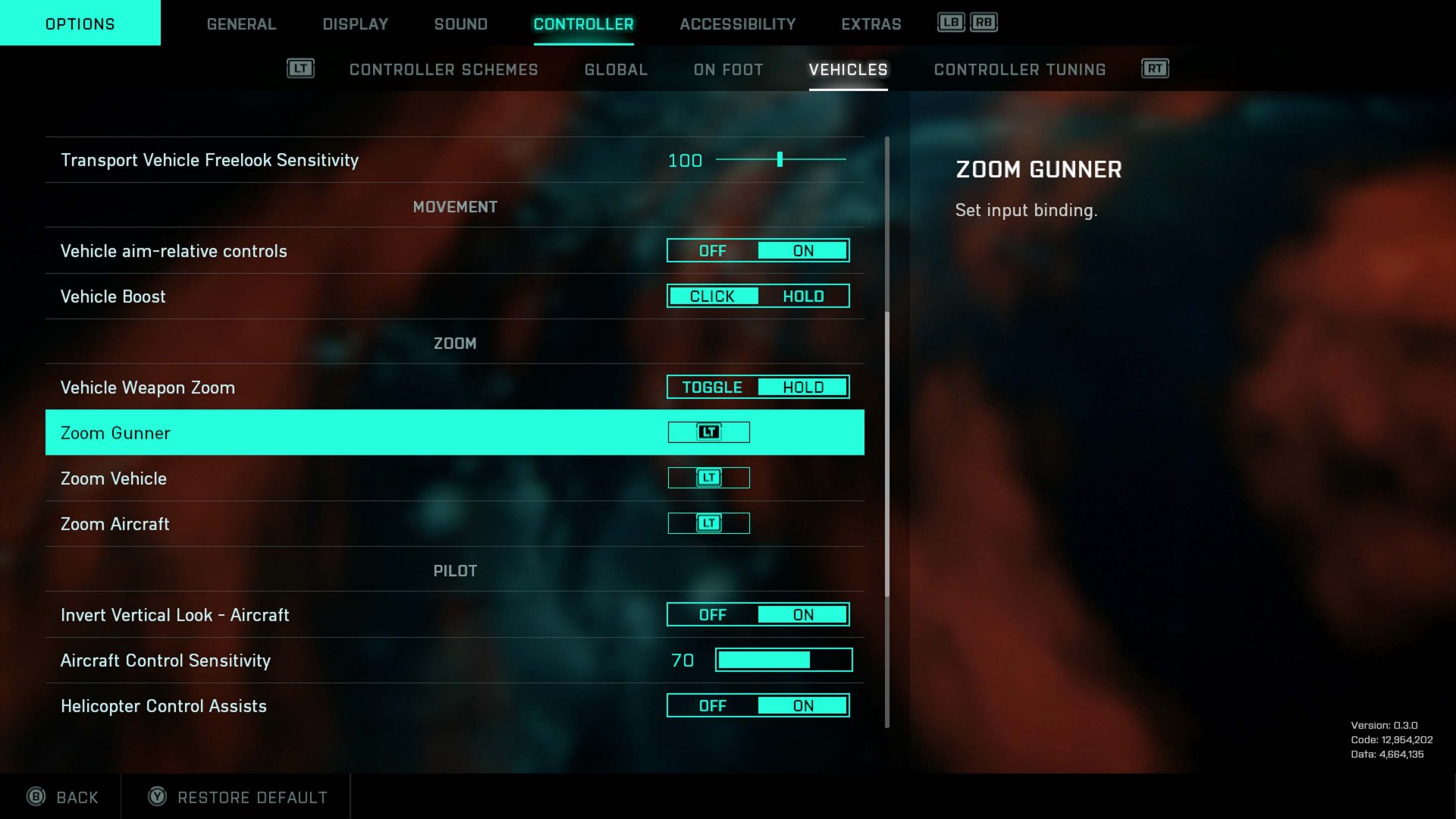
Task: Select the Accessibility tab
Action: 737,24
